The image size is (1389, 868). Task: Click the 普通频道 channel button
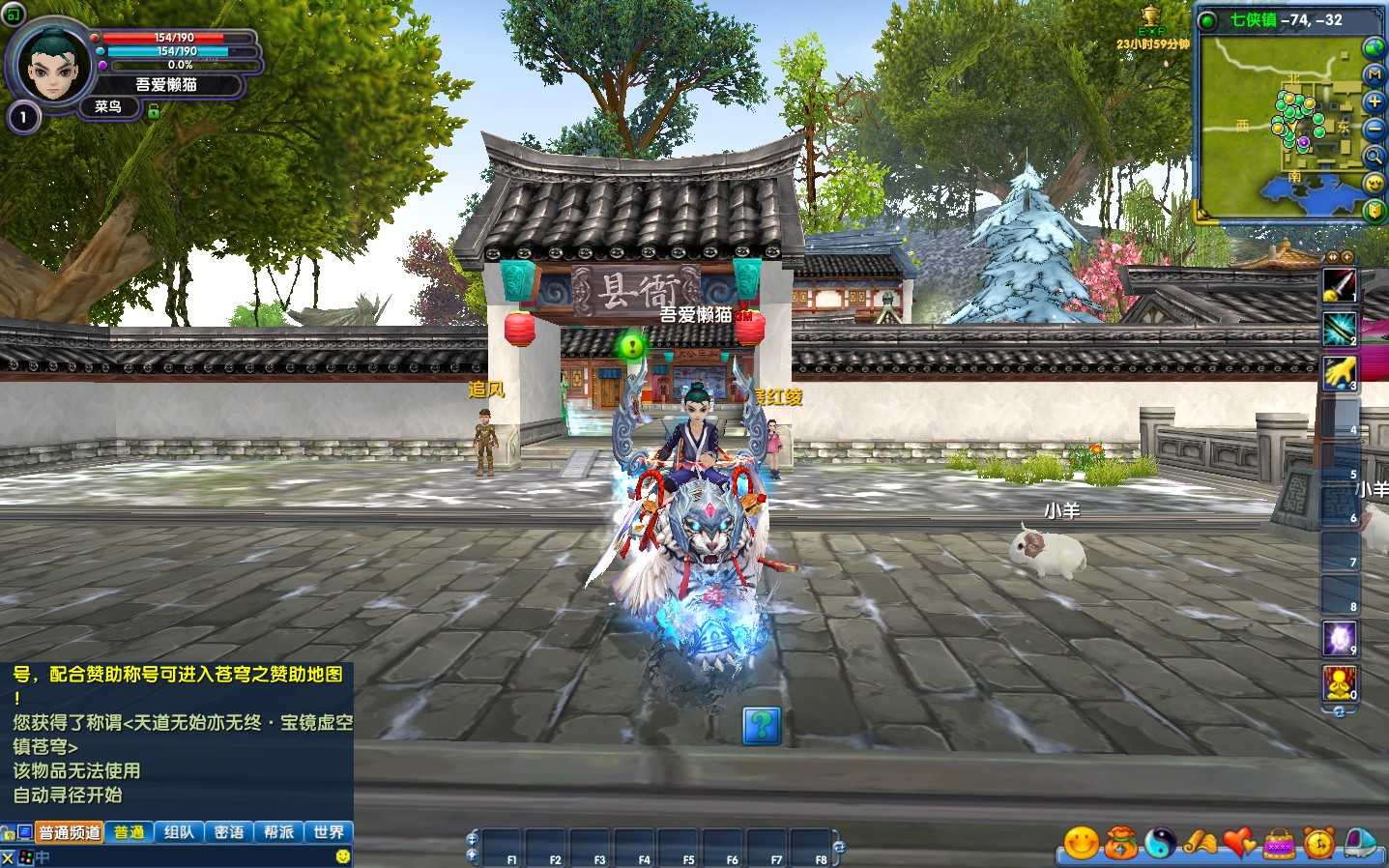[x=70, y=832]
